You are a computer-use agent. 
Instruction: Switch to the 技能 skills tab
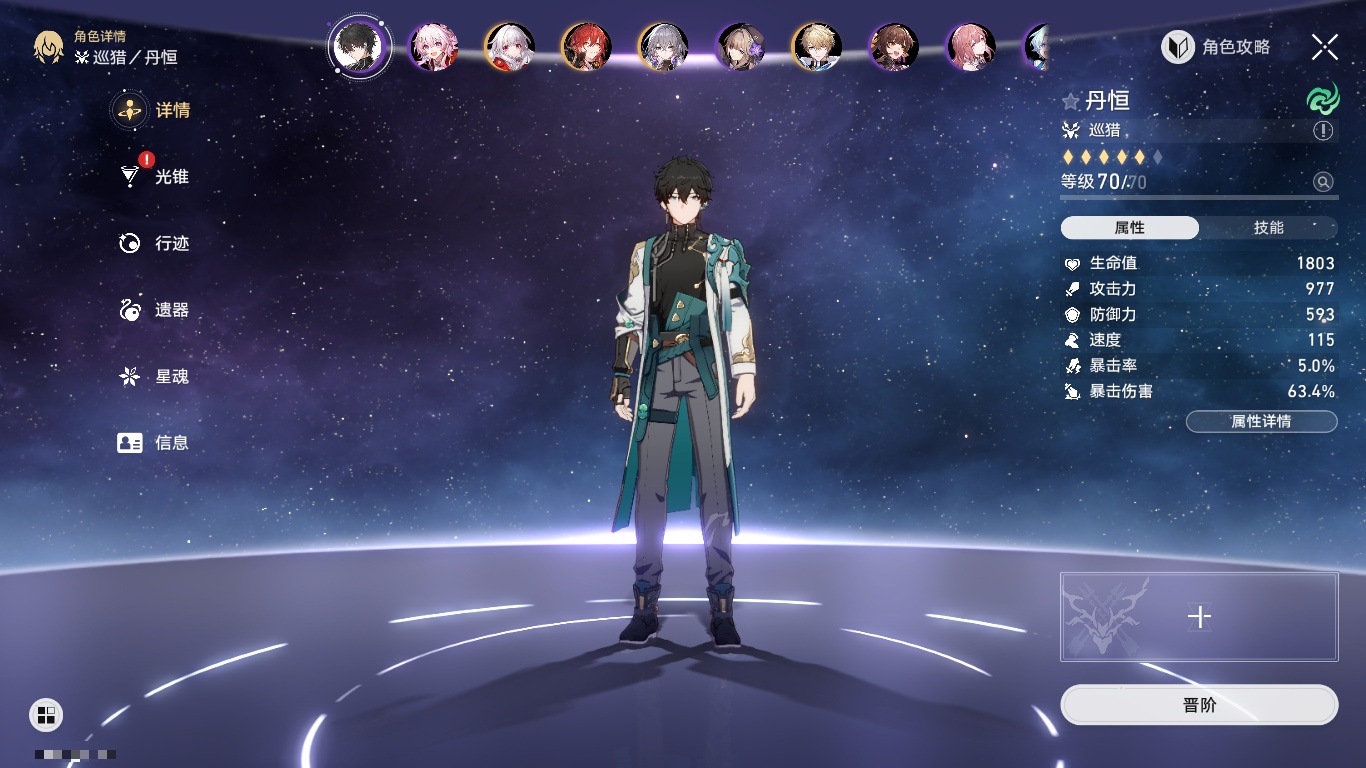[x=1268, y=228]
